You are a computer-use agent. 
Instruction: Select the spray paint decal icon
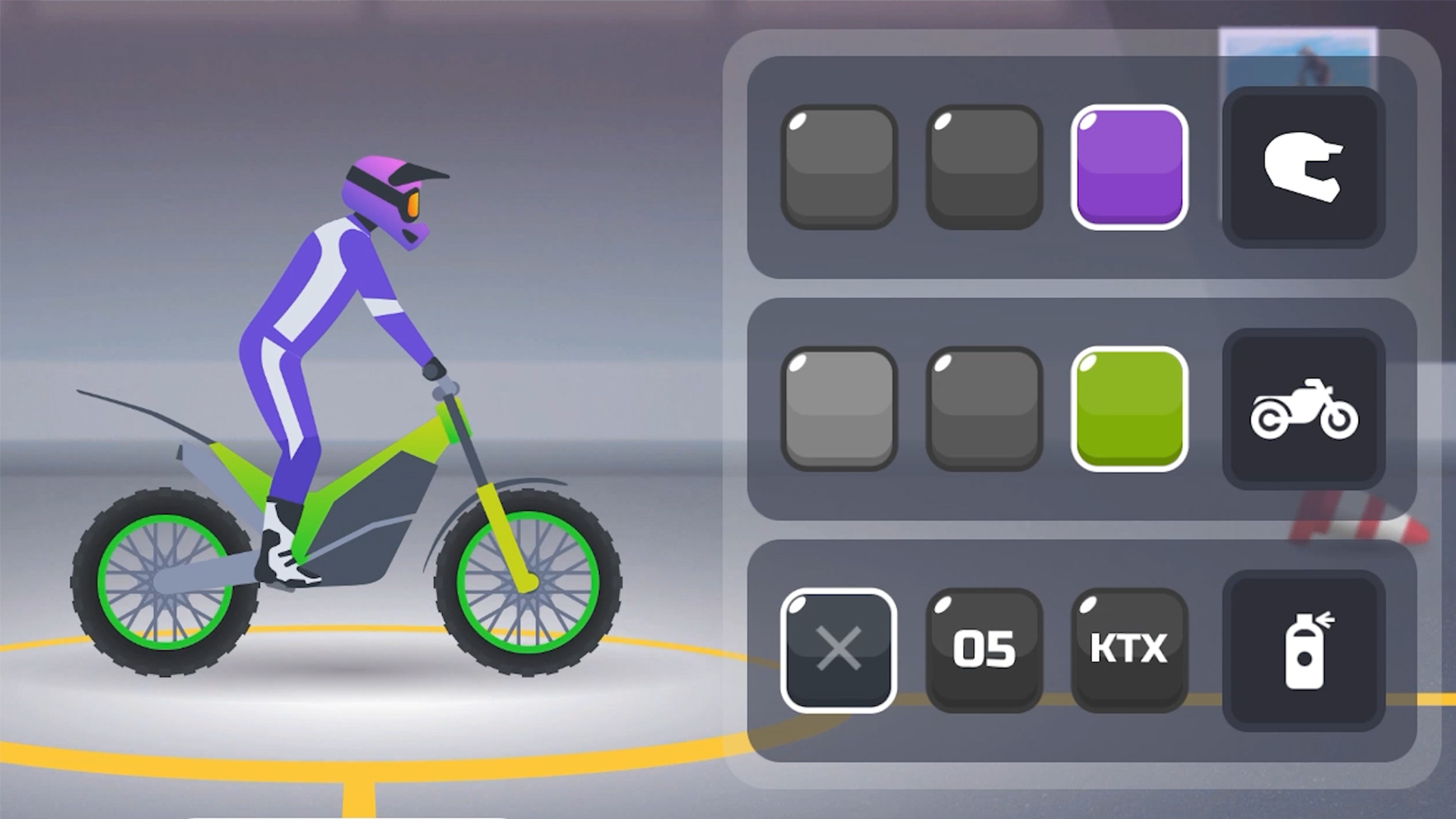point(1303,651)
